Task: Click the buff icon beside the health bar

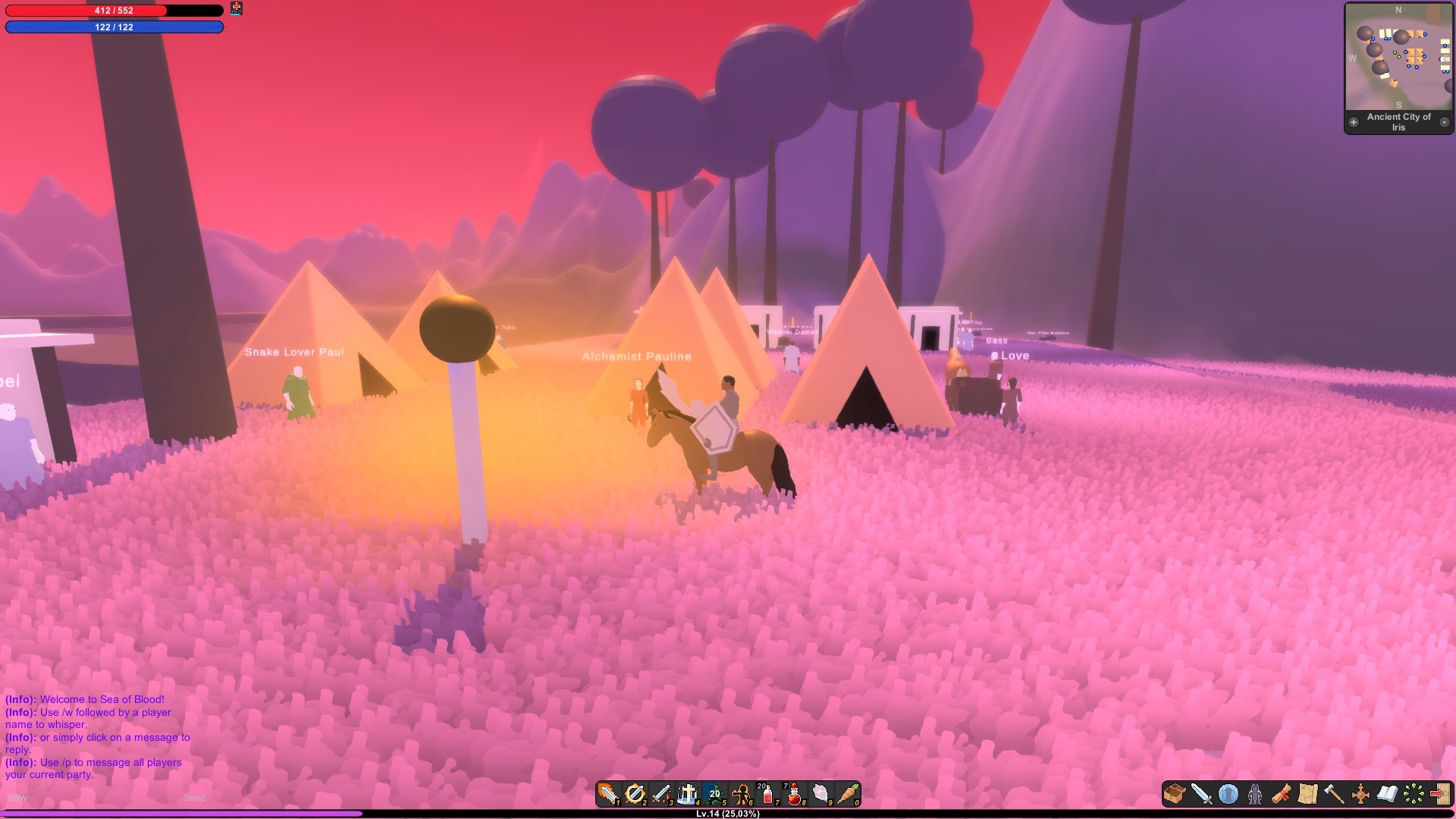Action: [237, 10]
